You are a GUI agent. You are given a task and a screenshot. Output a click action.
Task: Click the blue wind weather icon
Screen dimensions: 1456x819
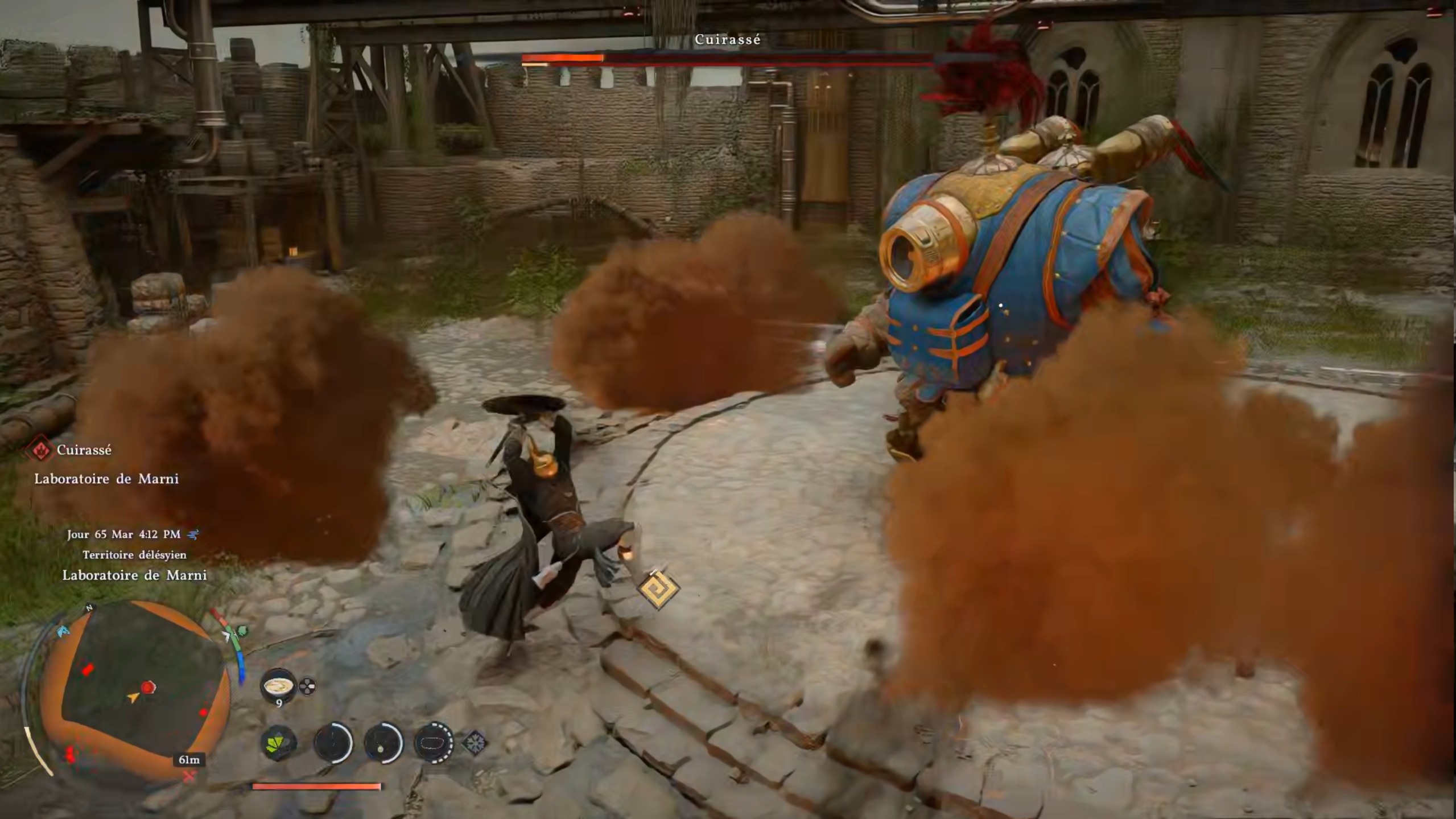(193, 534)
